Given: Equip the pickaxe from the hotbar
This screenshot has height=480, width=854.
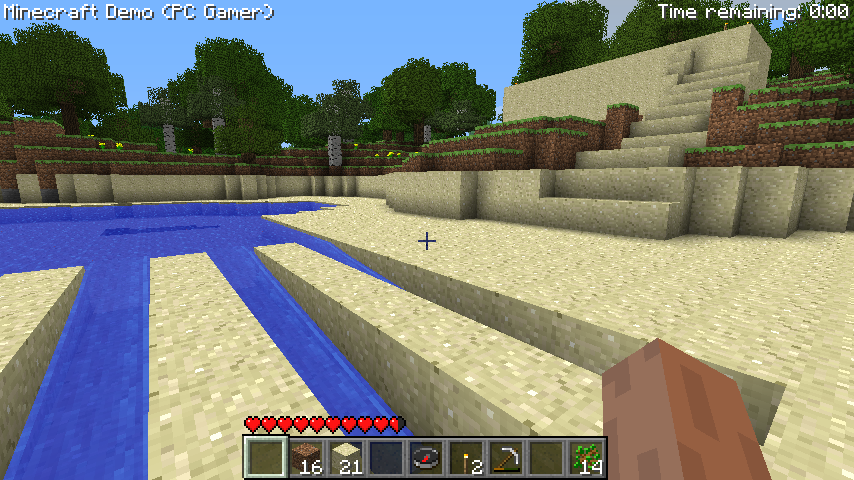Looking at the screenshot, I should click(505, 459).
